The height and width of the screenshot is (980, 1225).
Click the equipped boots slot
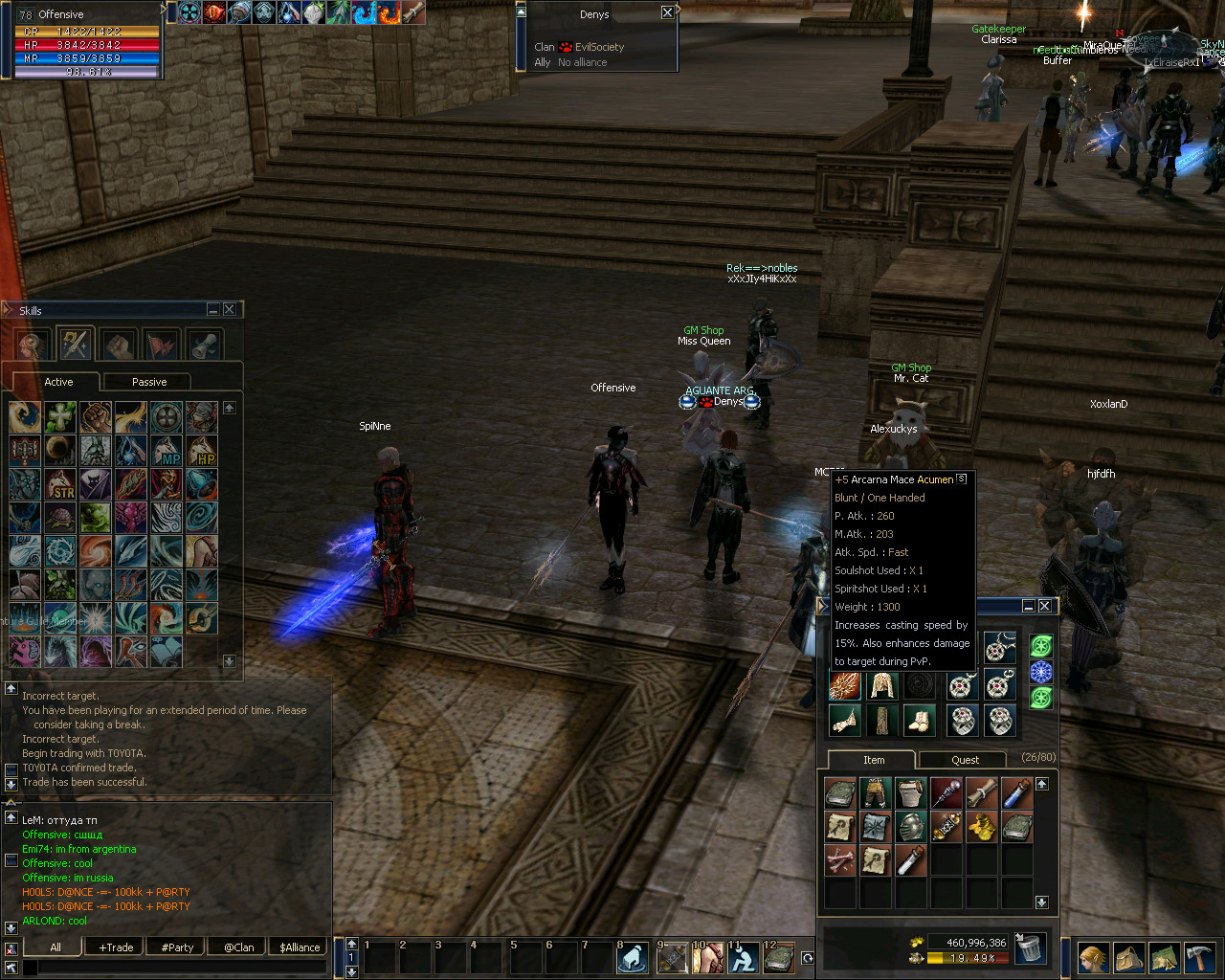(919, 720)
